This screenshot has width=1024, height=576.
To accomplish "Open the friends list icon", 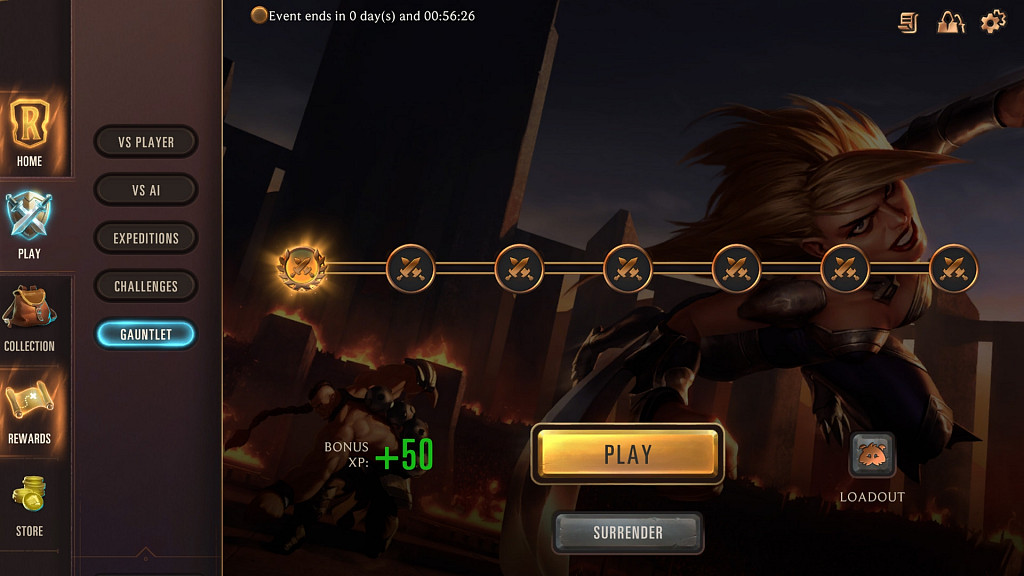I will pyautogui.click(x=950, y=22).
